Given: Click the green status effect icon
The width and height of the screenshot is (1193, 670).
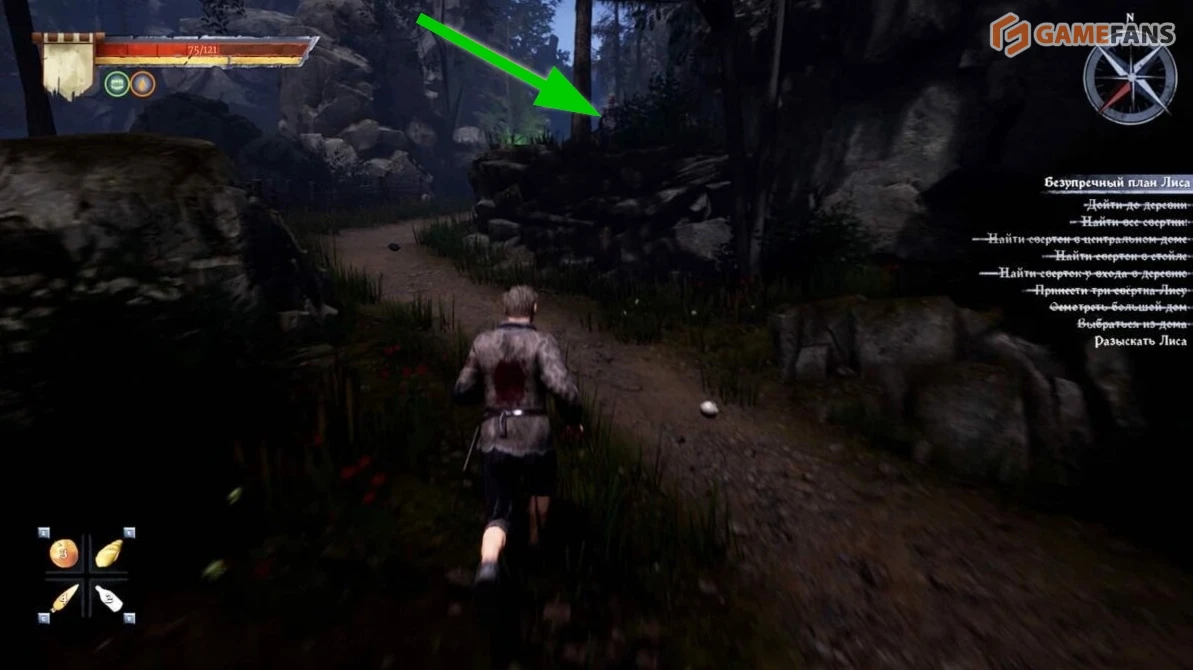Looking at the screenshot, I should click(117, 84).
